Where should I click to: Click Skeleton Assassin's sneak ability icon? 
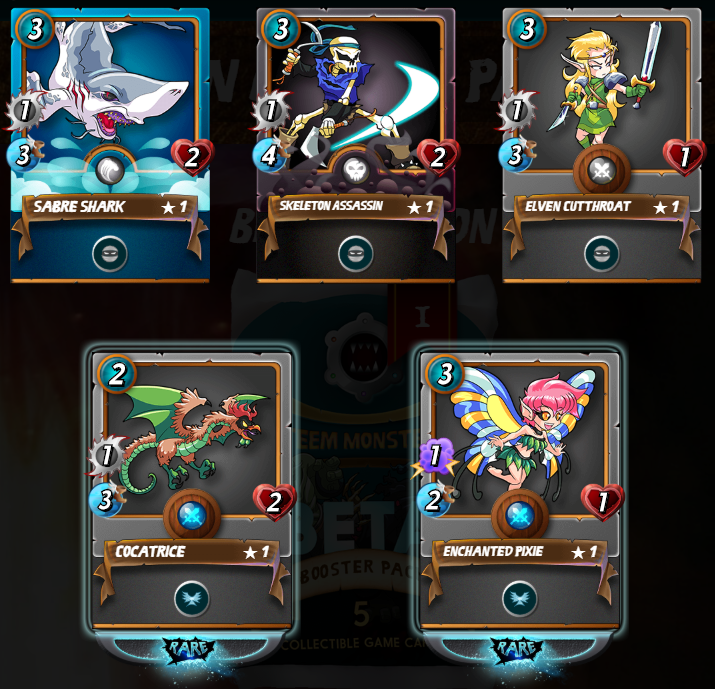(x=356, y=253)
